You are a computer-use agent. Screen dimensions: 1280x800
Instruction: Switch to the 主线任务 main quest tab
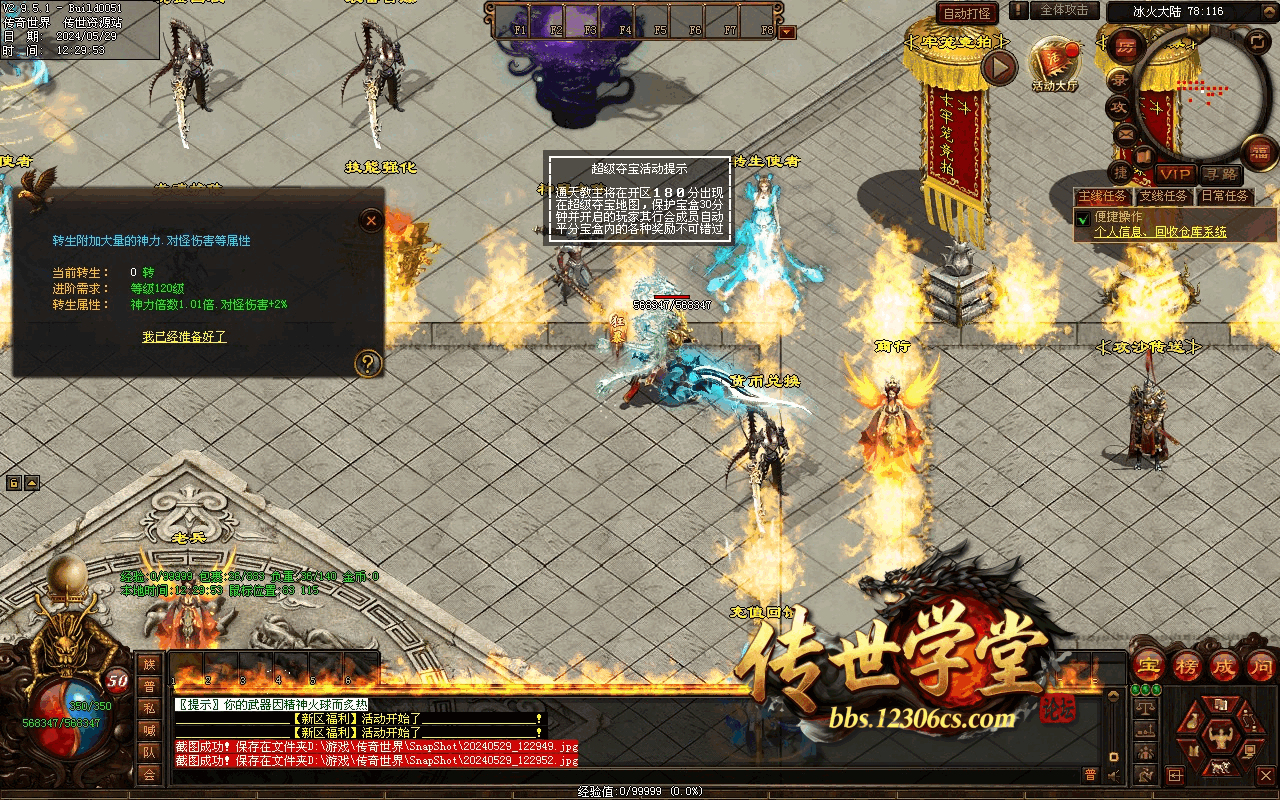1104,196
